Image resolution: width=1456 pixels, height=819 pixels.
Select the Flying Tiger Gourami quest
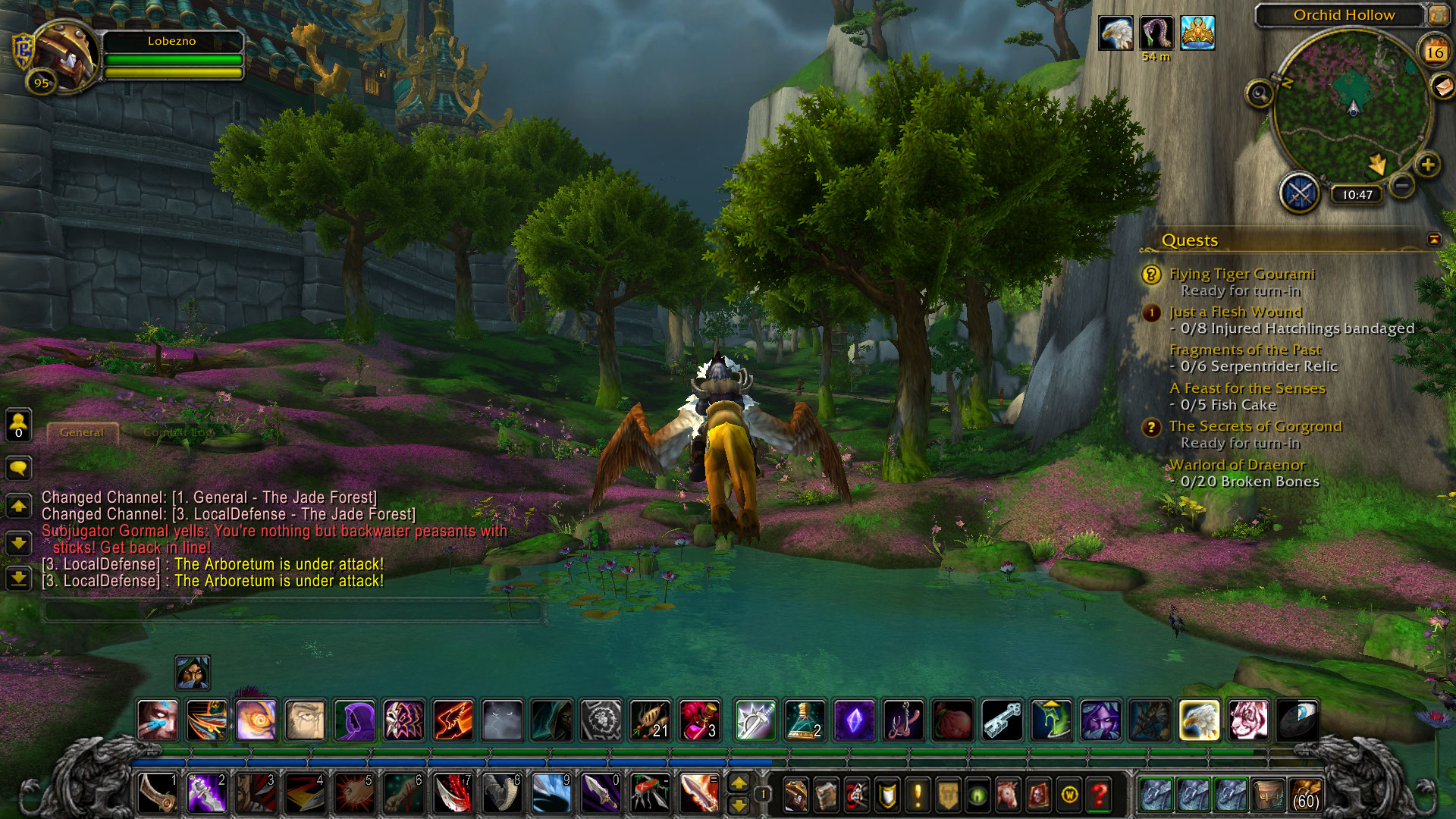coord(1241,274)
